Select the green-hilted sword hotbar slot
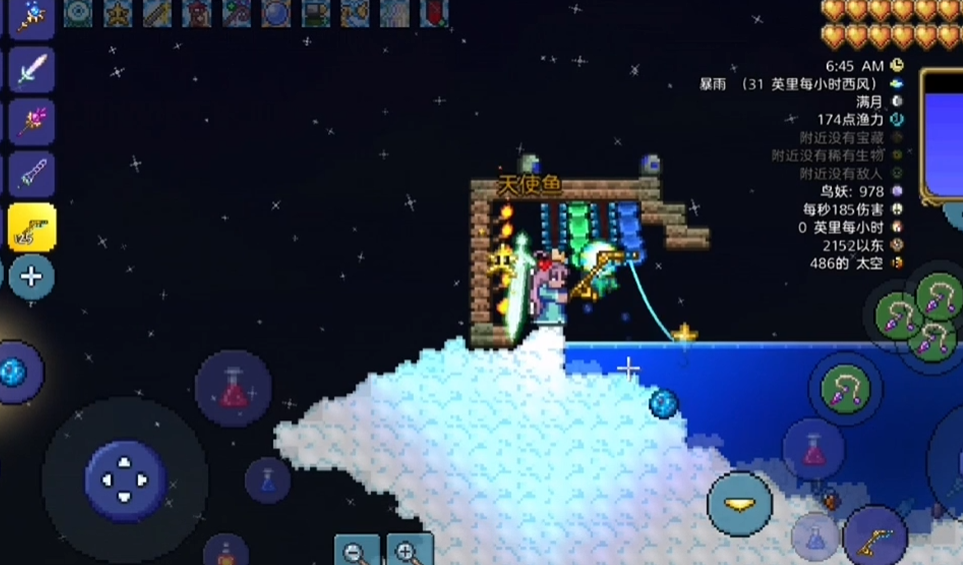963x565 pixels. 31,70
